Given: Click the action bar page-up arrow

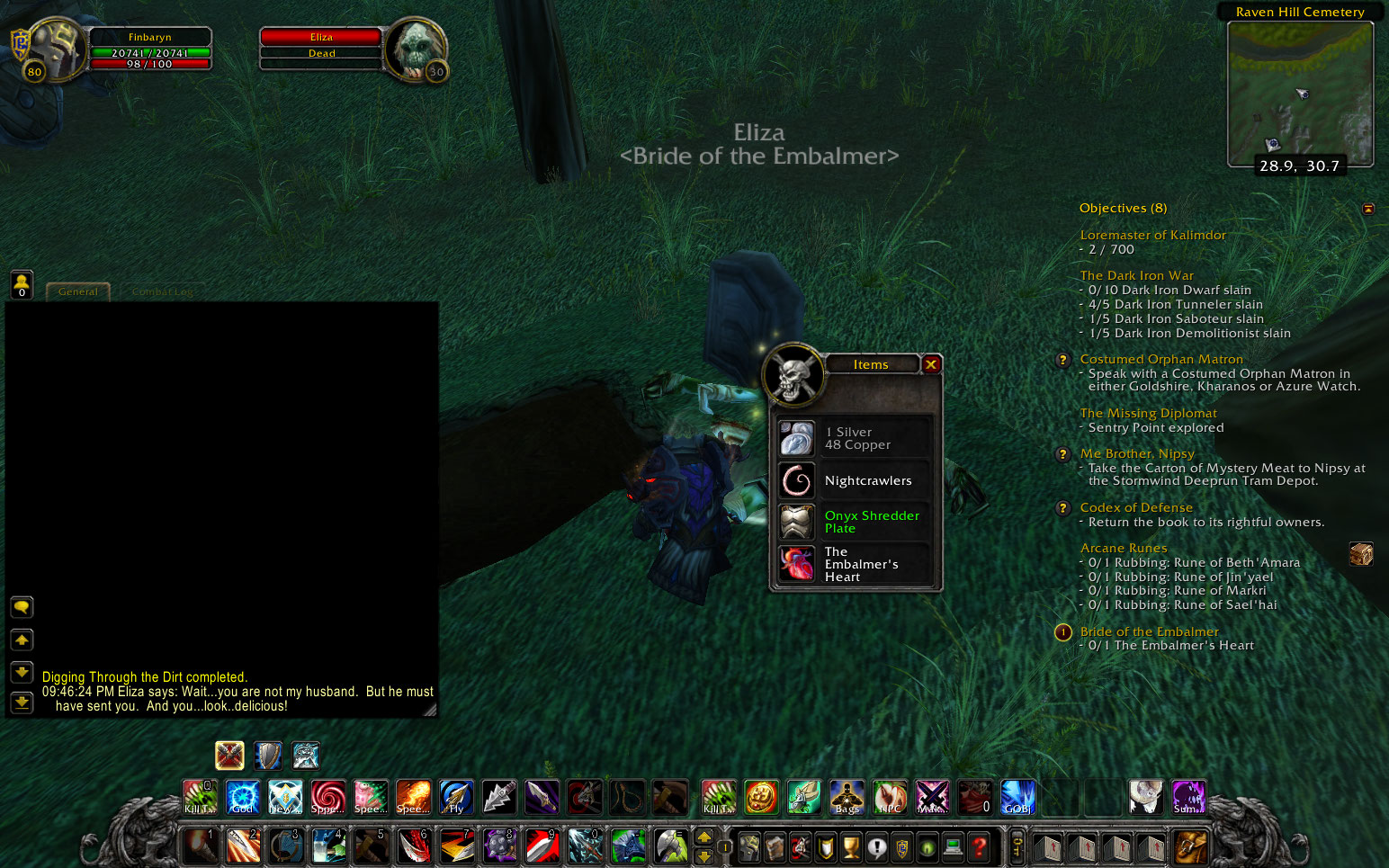Looking at the screenshot, I should [x=704, y=837].
